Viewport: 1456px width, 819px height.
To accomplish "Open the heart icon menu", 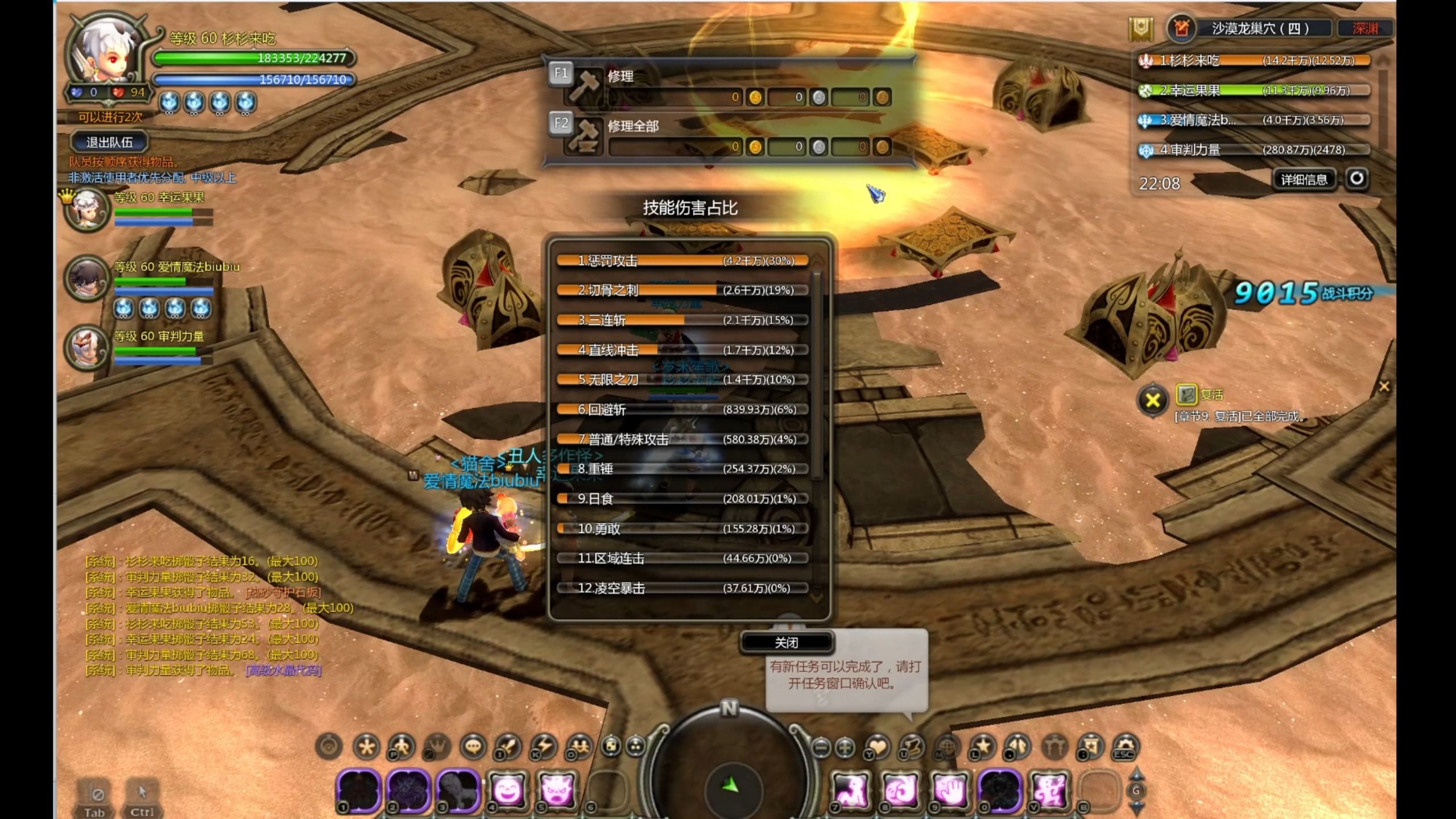I will point(878,747).
